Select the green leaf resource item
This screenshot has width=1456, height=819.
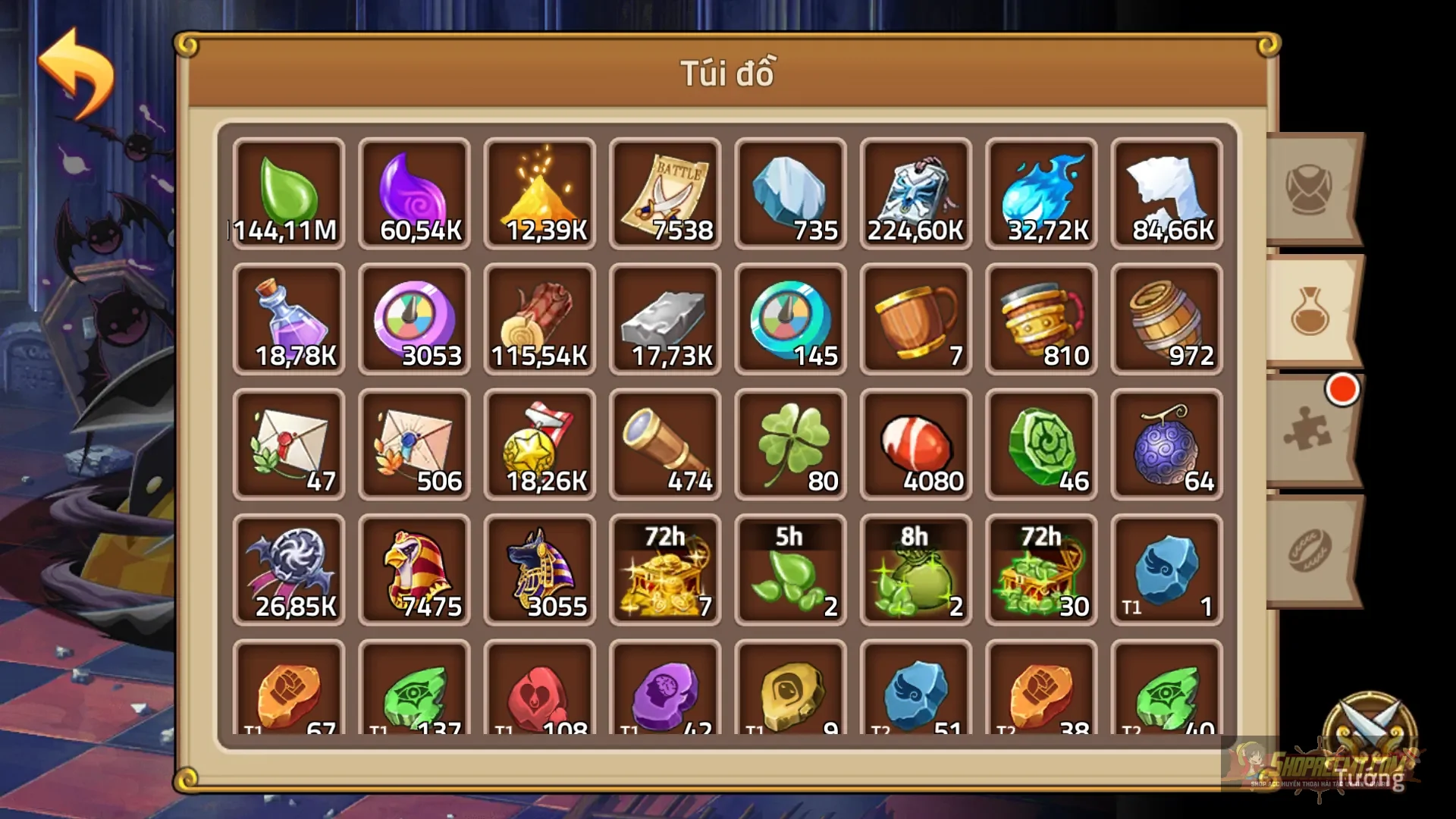(289, 184)
